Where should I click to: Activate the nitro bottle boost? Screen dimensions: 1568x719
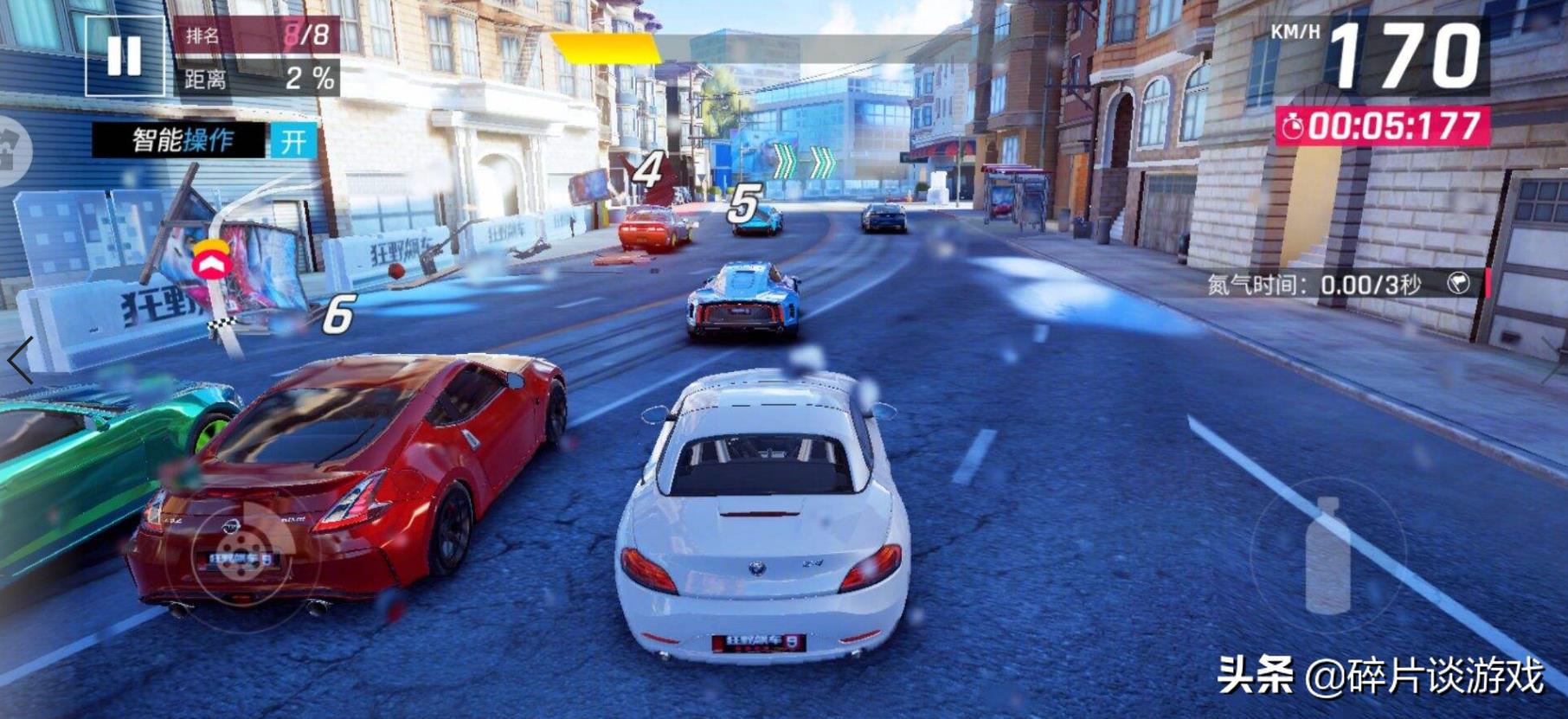point(1327,555)
